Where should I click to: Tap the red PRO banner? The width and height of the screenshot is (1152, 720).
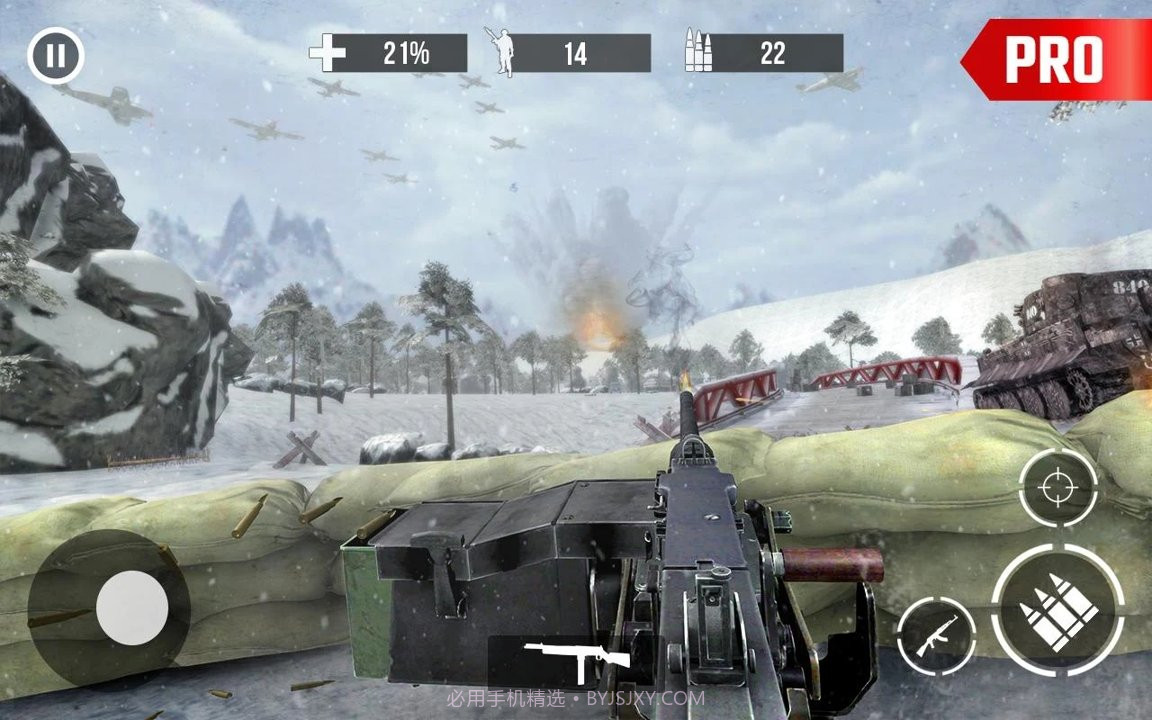[x=1058, y=60]
